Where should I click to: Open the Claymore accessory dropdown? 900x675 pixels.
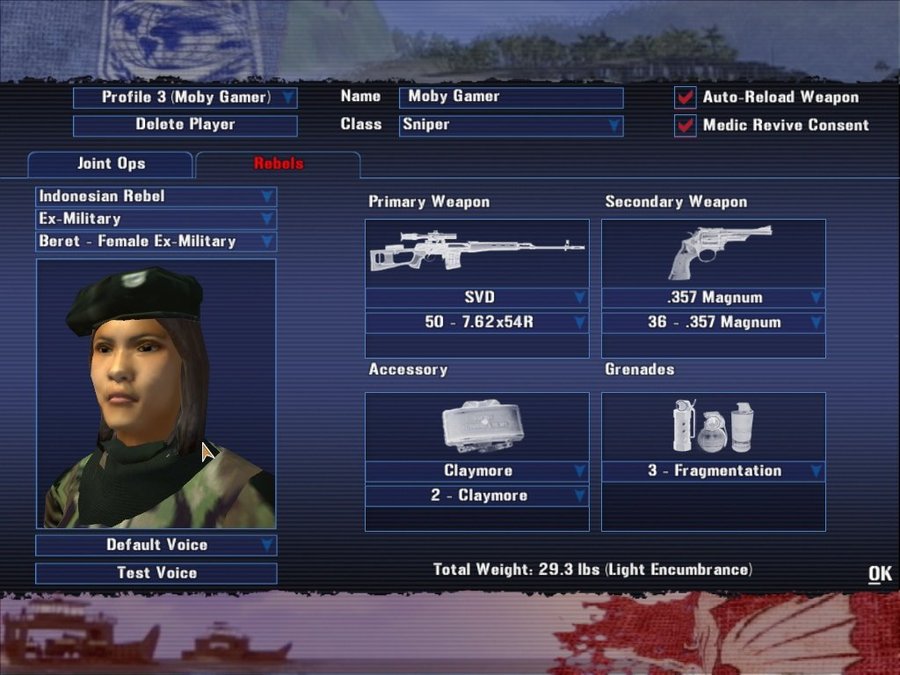[x=477, y=471]
